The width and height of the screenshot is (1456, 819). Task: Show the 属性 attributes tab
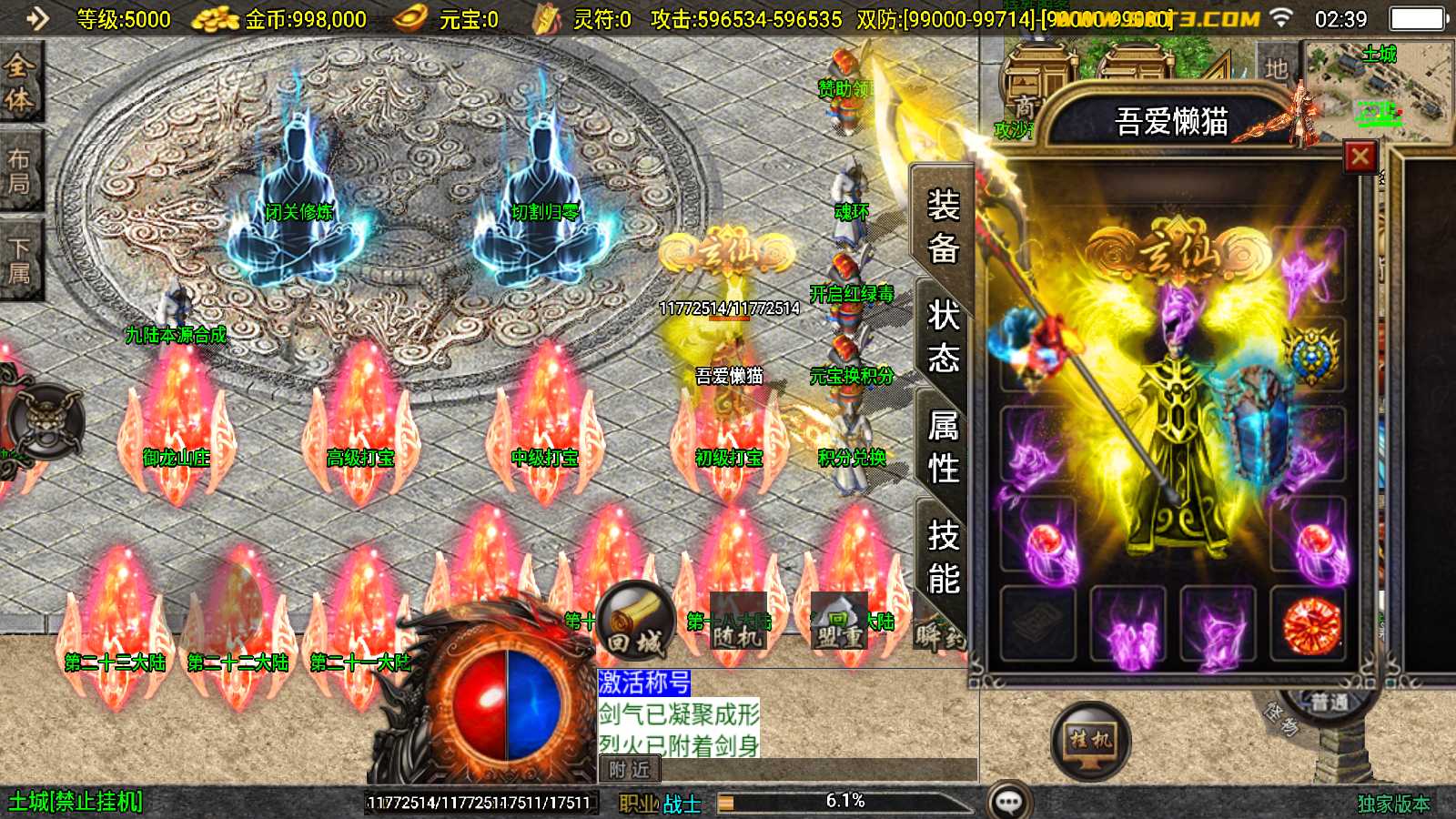(x=943, y=447)
